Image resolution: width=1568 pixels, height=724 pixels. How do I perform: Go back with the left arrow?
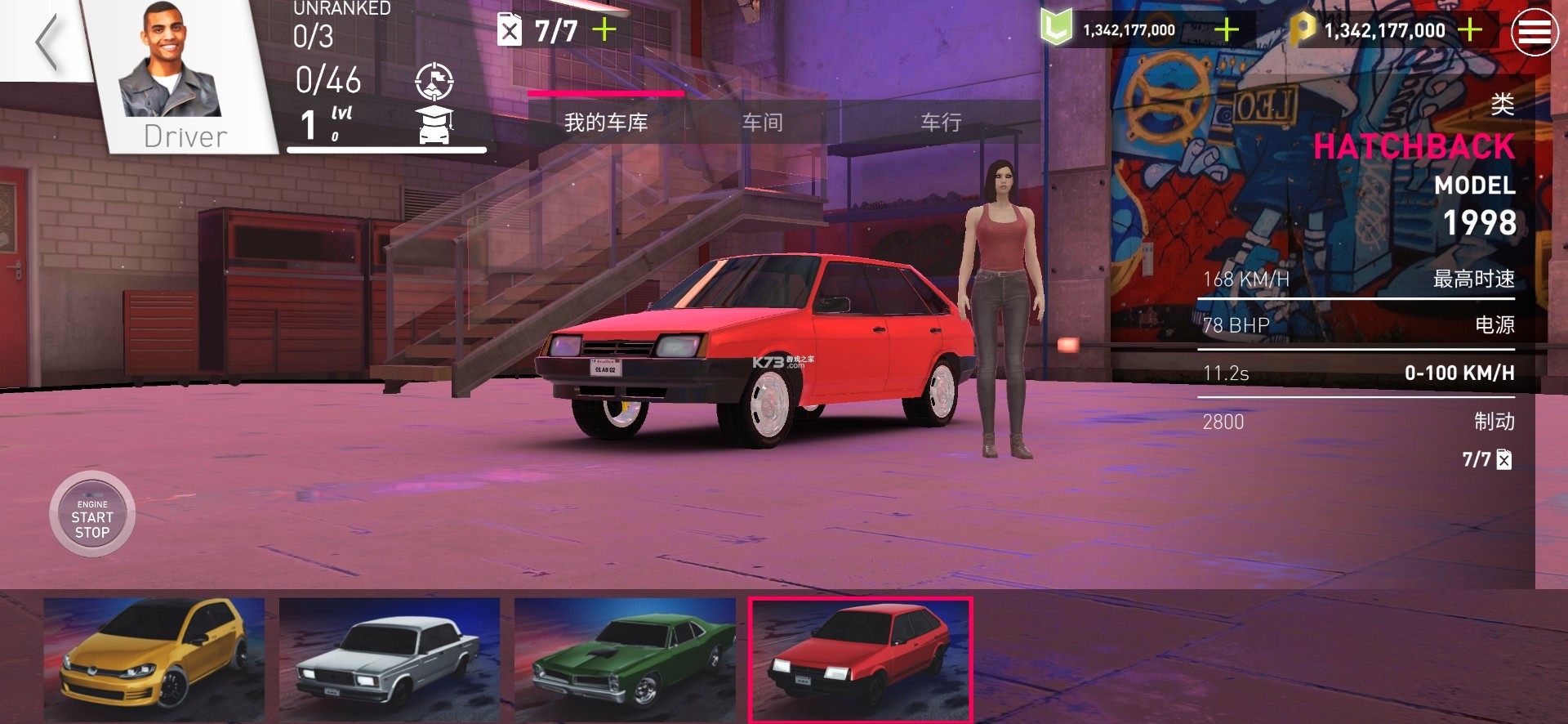click(47, 42)
